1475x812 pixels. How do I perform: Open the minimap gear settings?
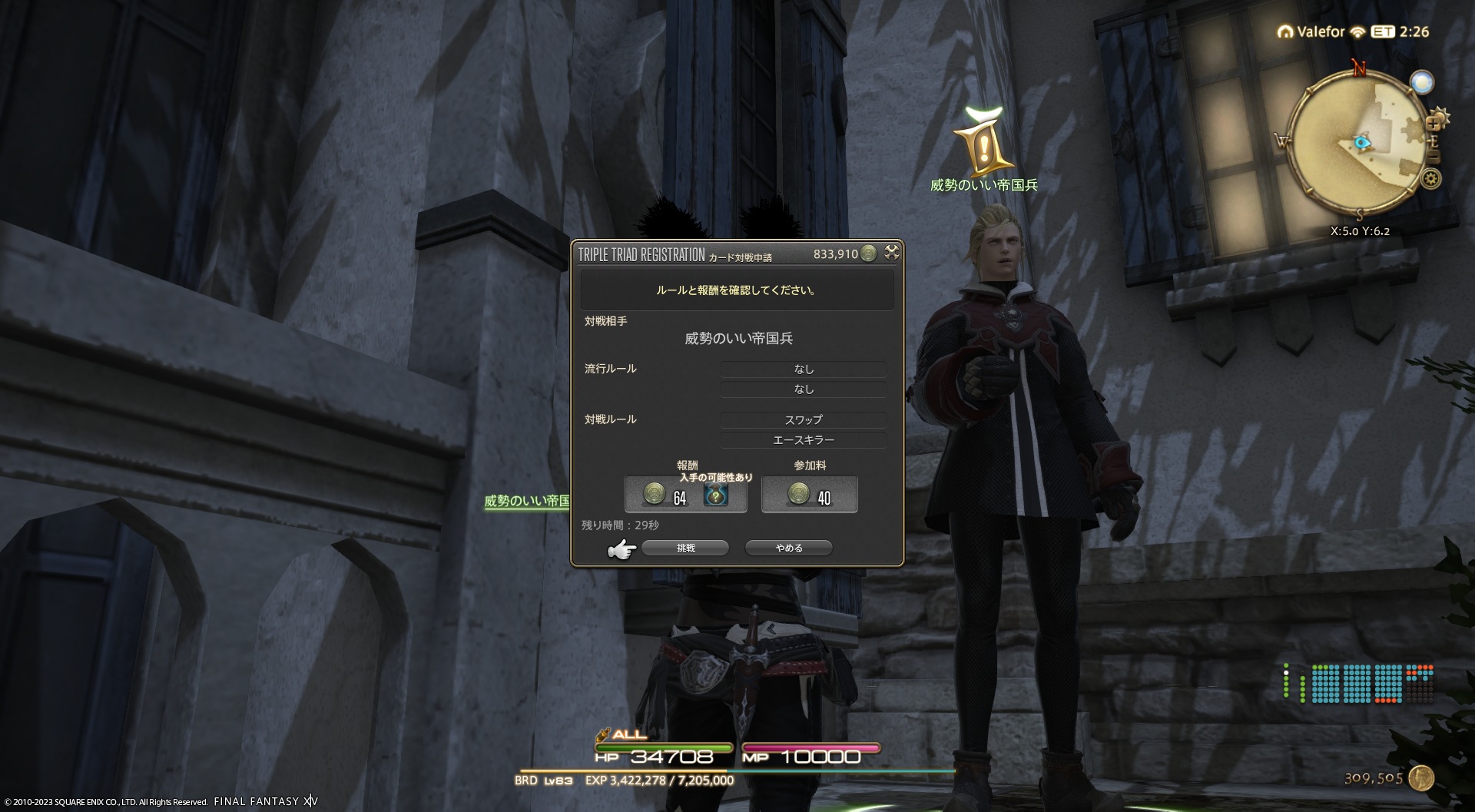(1430, 180)
